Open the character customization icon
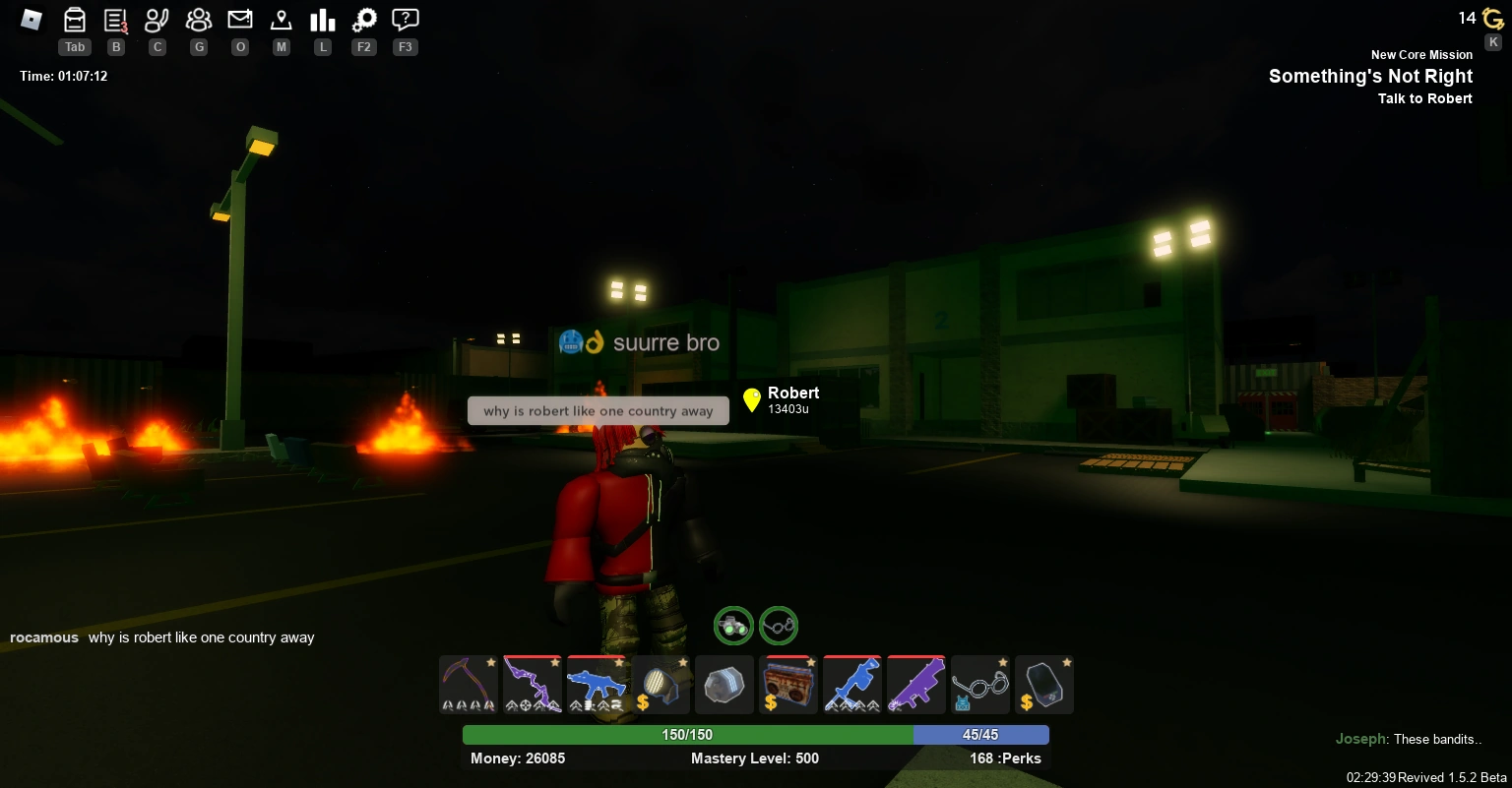Screen dimensions: 1512x788 click(x=157, y=19)
